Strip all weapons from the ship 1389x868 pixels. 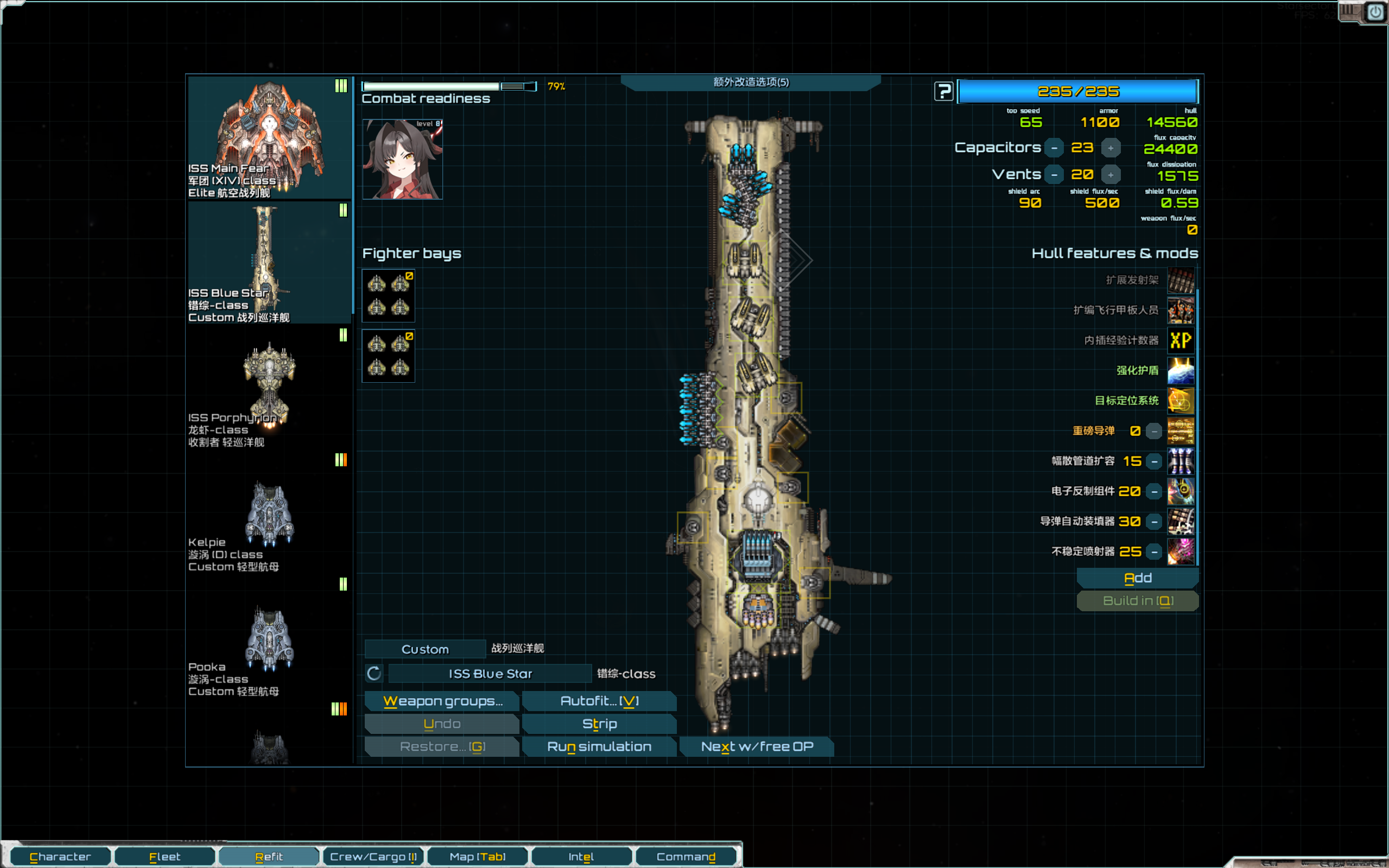[x=599, y=724]
